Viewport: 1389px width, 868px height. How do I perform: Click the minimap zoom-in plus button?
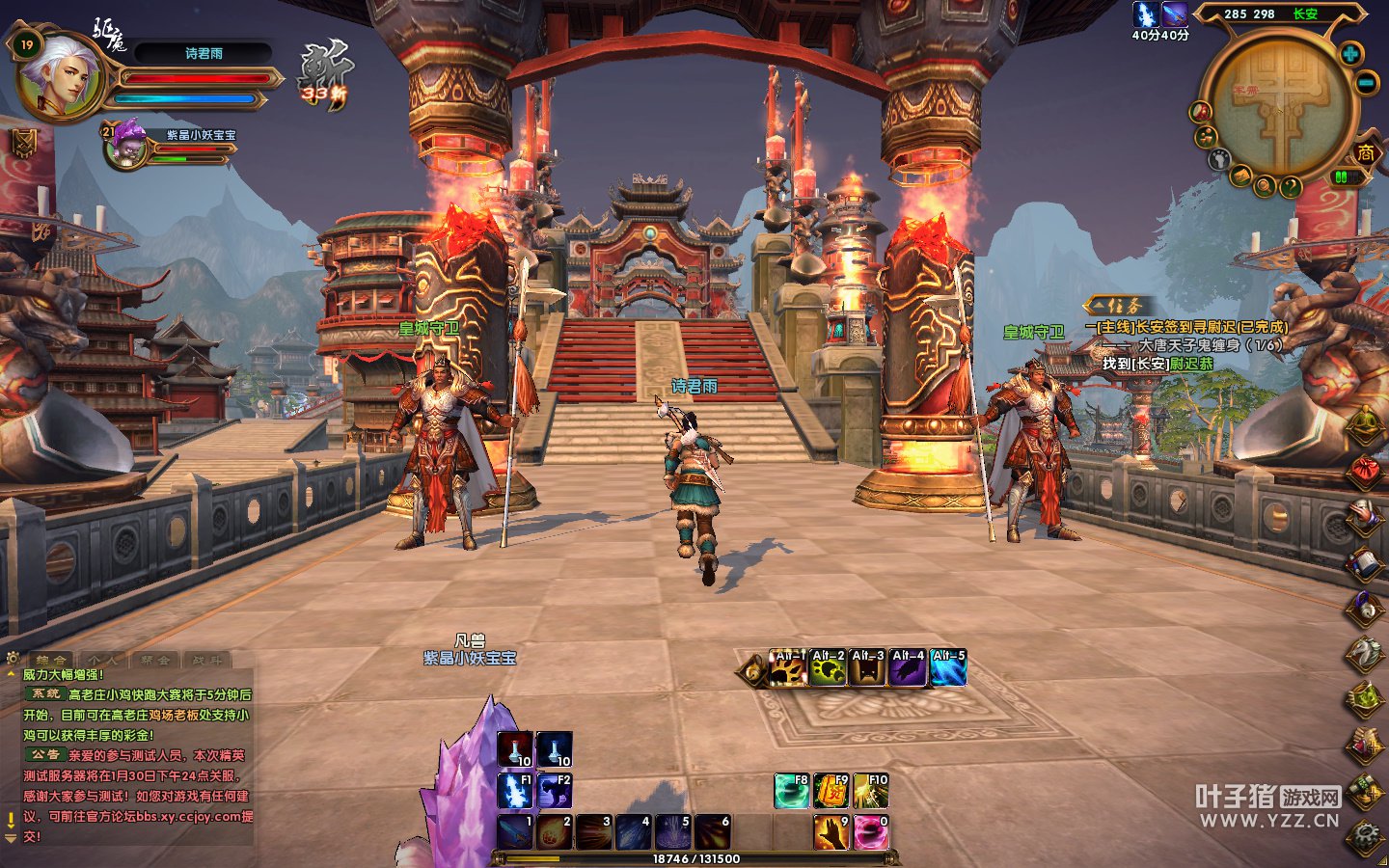[x=1350, y=53]
